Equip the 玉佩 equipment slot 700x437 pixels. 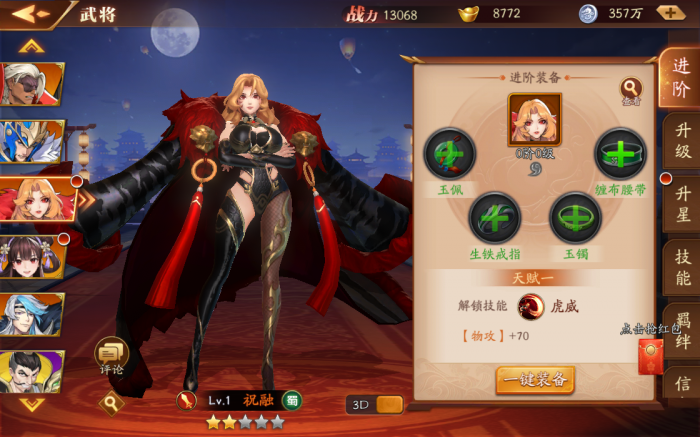[449, 154]
